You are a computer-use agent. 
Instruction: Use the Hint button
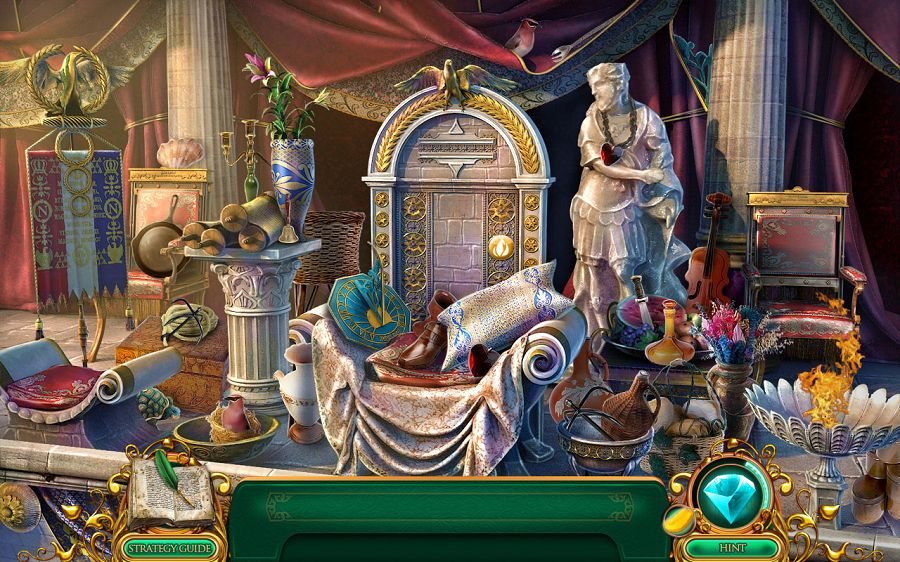coord(732,548)
